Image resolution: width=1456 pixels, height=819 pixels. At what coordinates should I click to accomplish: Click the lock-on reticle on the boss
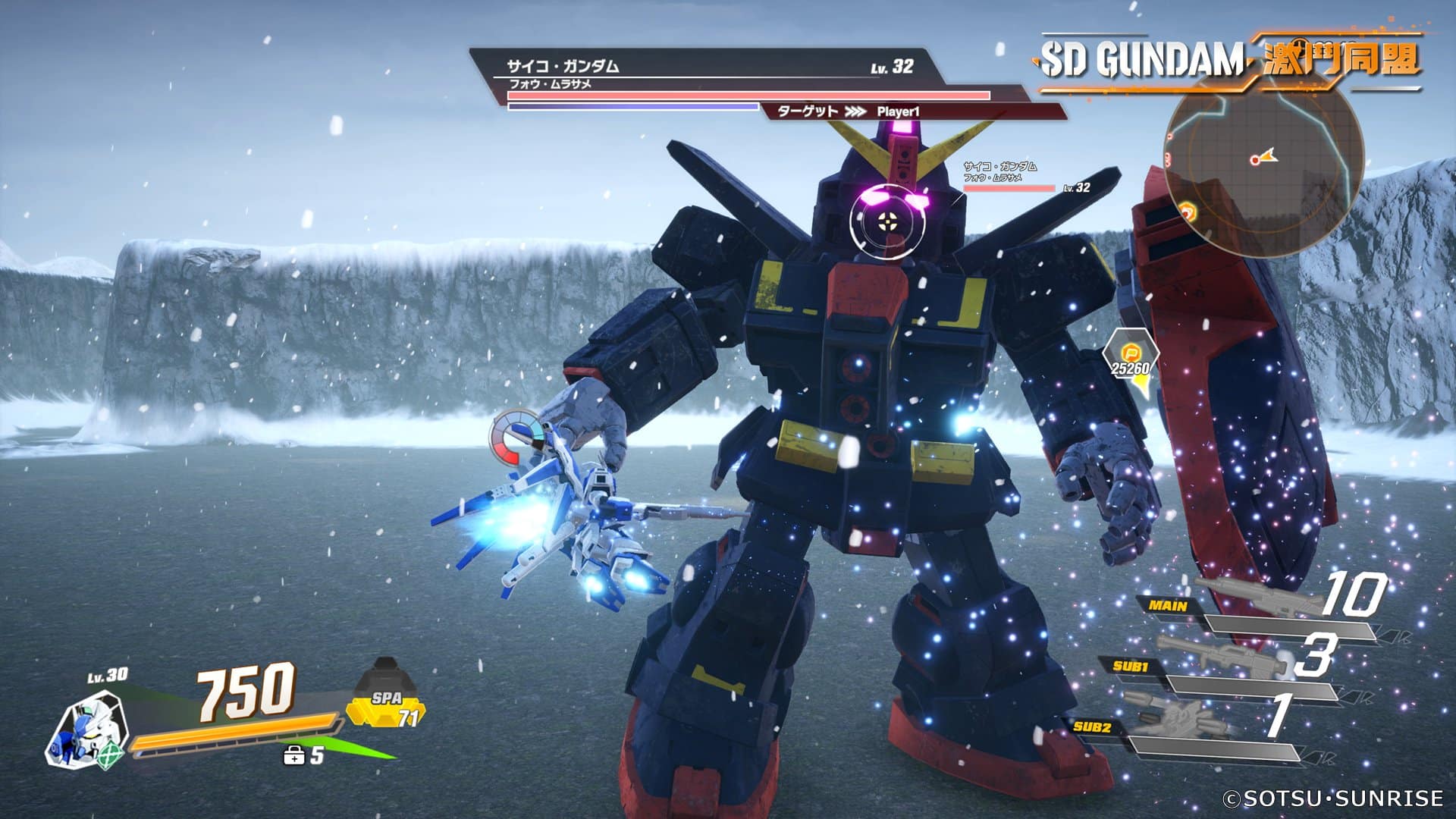(x=886, y=221)
